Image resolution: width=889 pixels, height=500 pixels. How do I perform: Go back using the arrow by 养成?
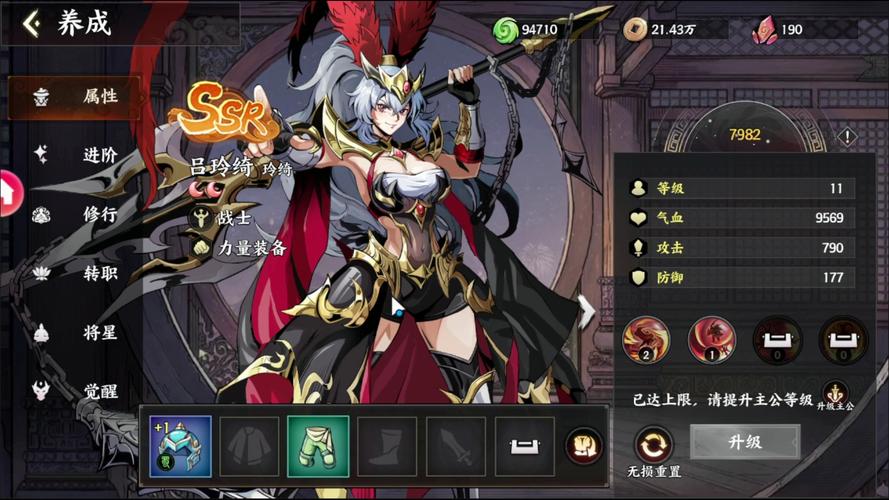(32, 24)
